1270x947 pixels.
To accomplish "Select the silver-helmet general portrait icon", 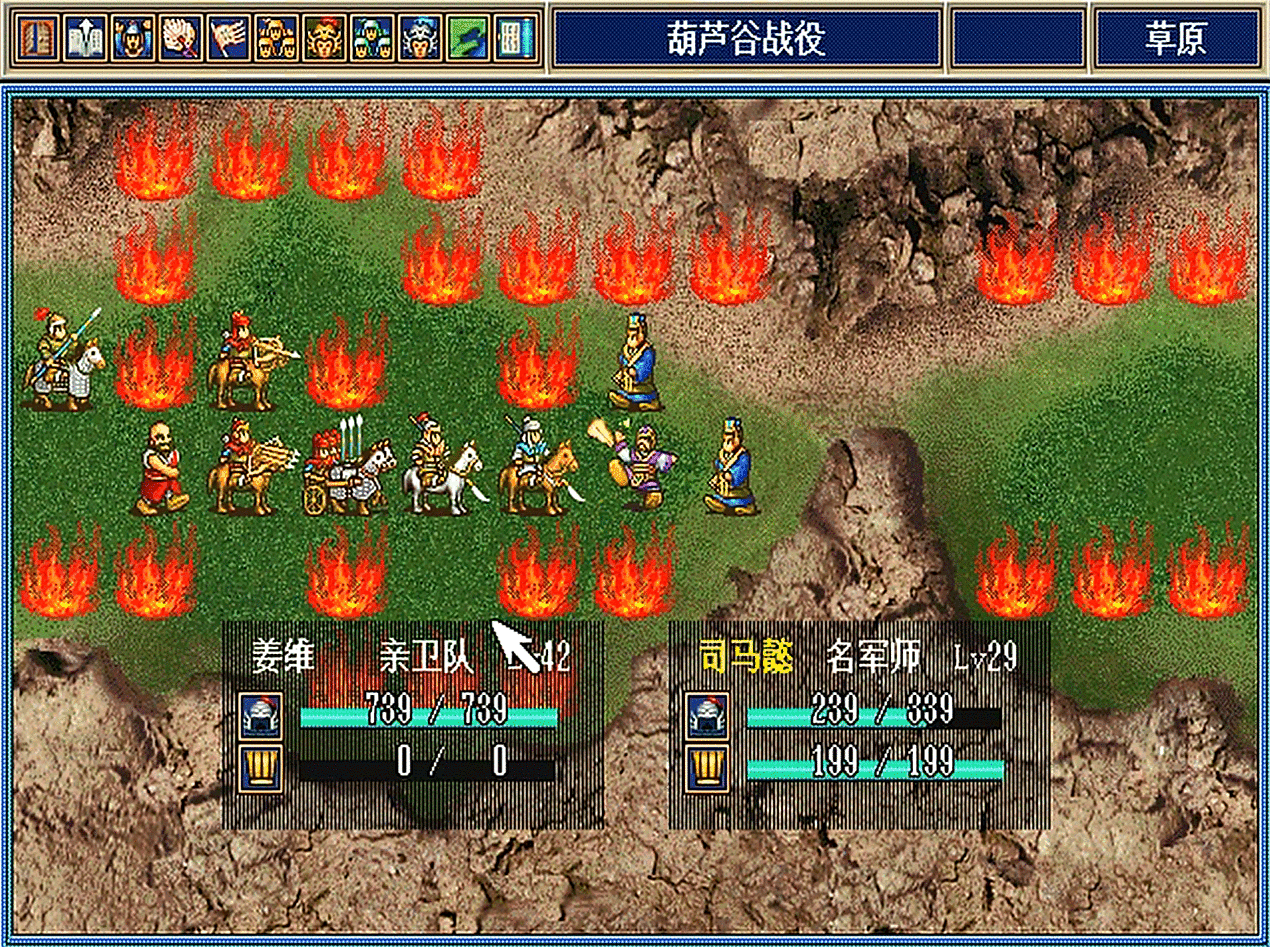I will (x=419, y=38).
